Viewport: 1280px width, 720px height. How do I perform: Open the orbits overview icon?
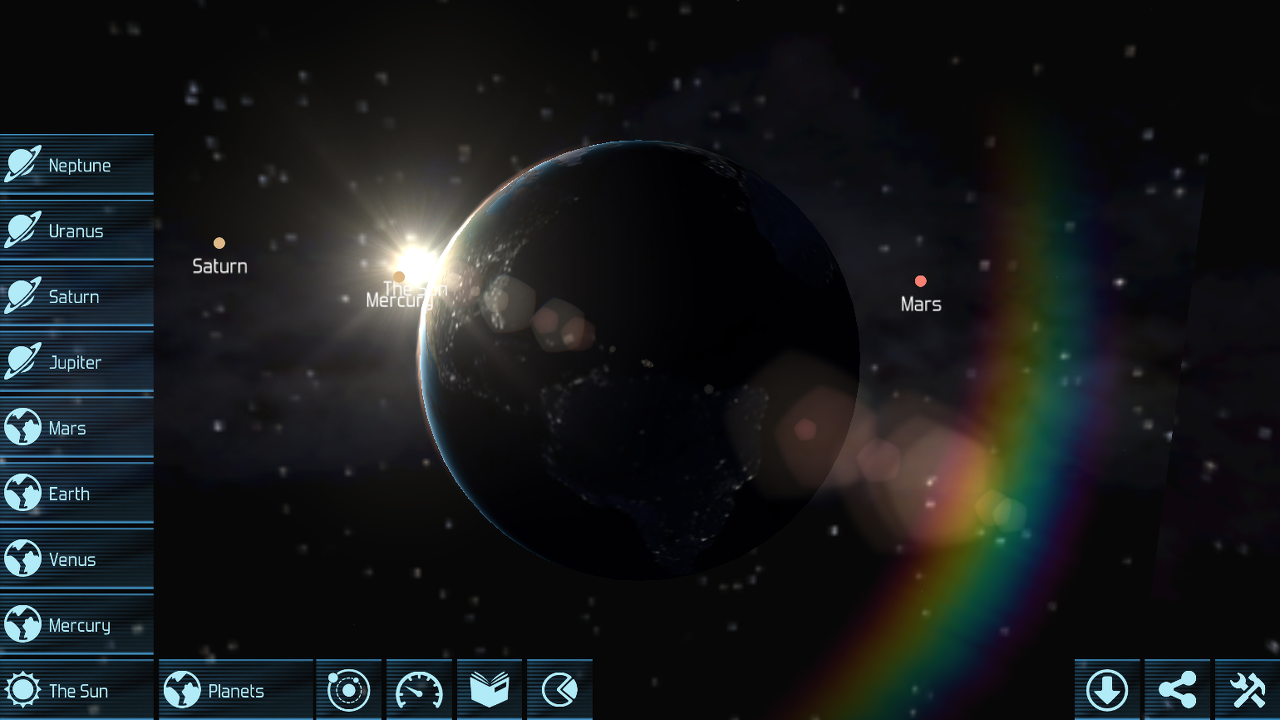pyautogui.click(x=349, y=689)
